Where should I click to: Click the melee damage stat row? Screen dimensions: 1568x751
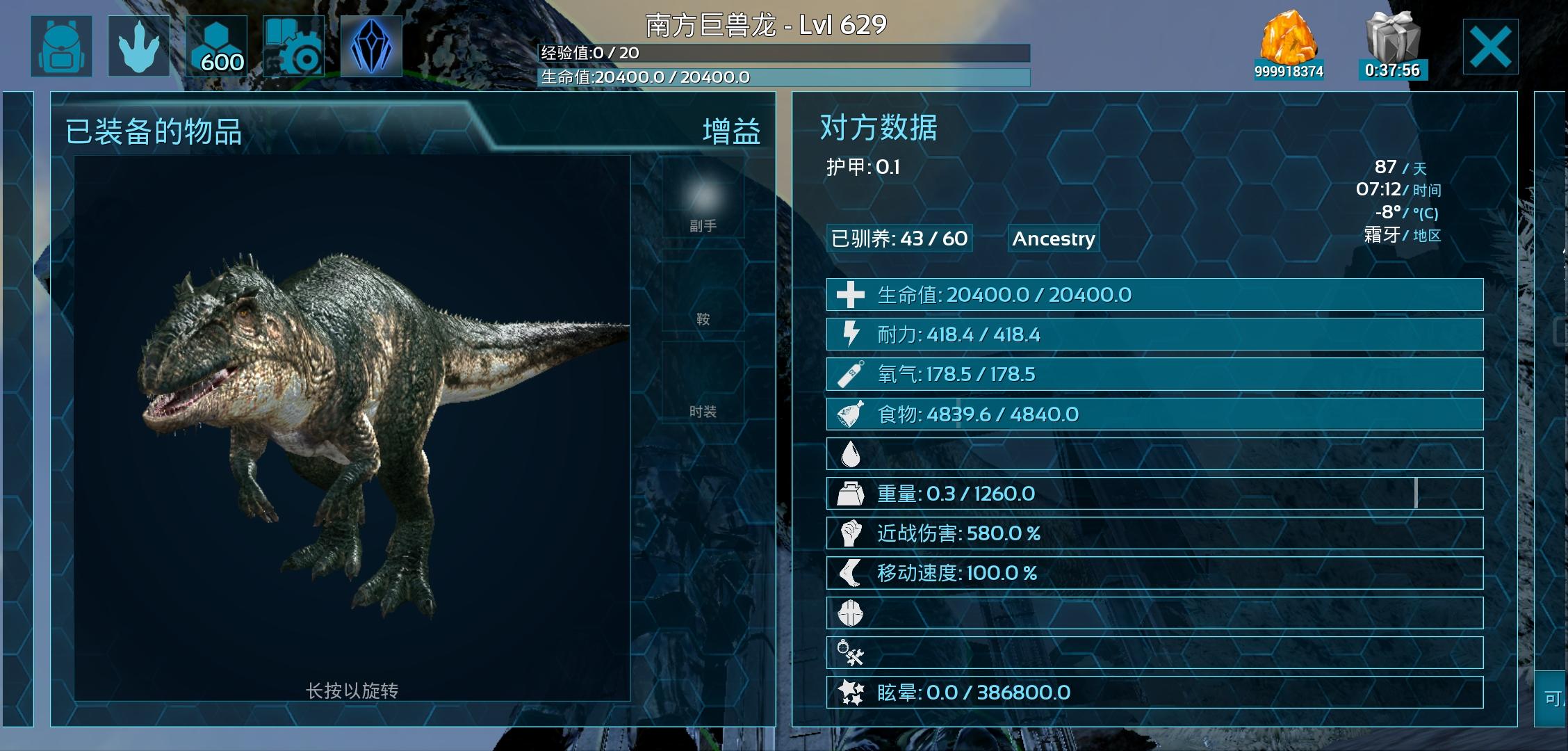(1154, 533)
